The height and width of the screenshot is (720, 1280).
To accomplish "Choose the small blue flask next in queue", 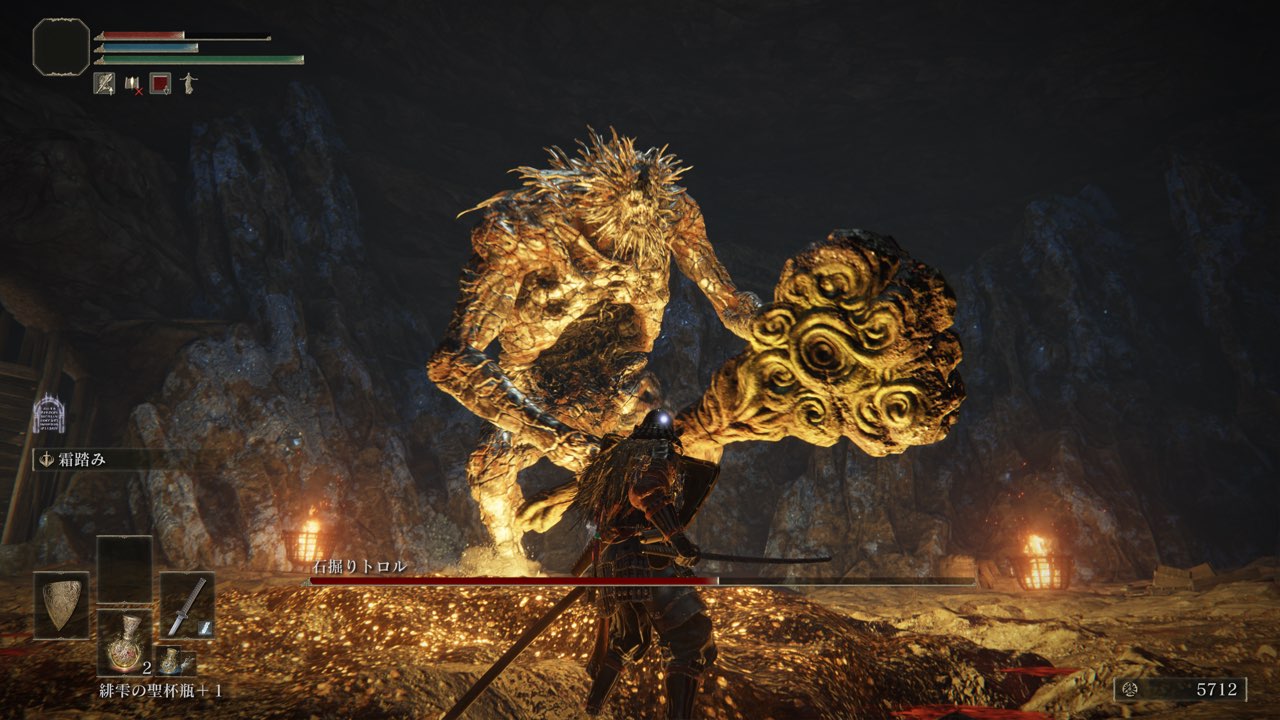I will coord(176,661).
